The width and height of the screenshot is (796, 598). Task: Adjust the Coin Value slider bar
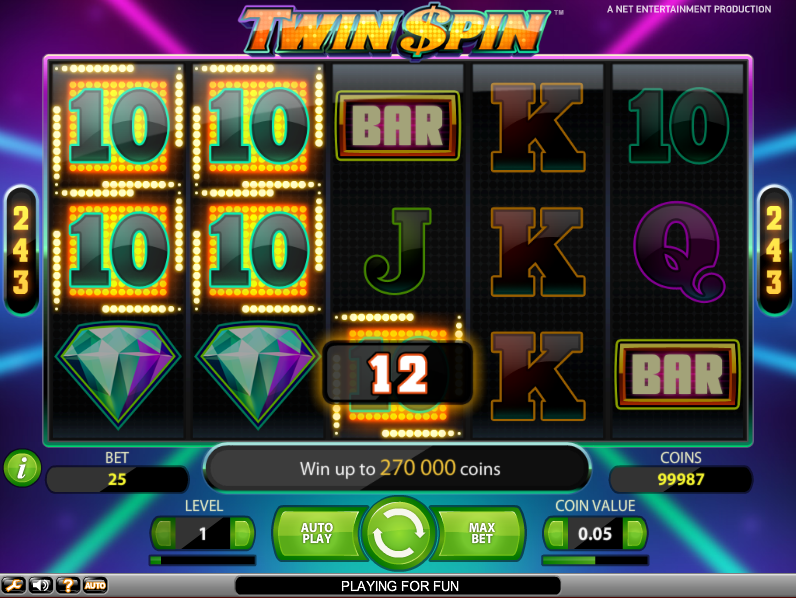click(594, 560)
